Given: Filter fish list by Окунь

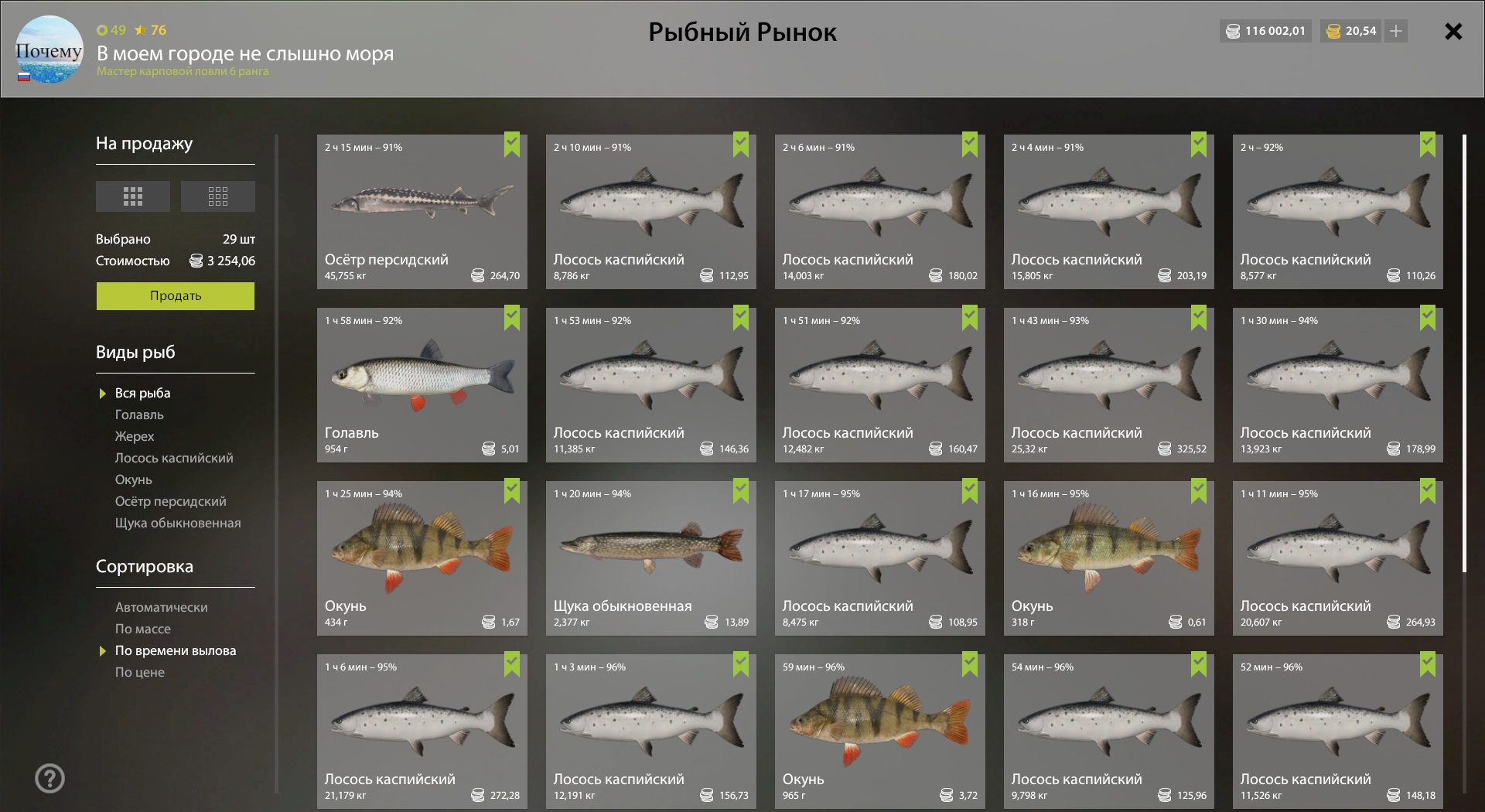Looking at the screenshot, I should [134, 480].
